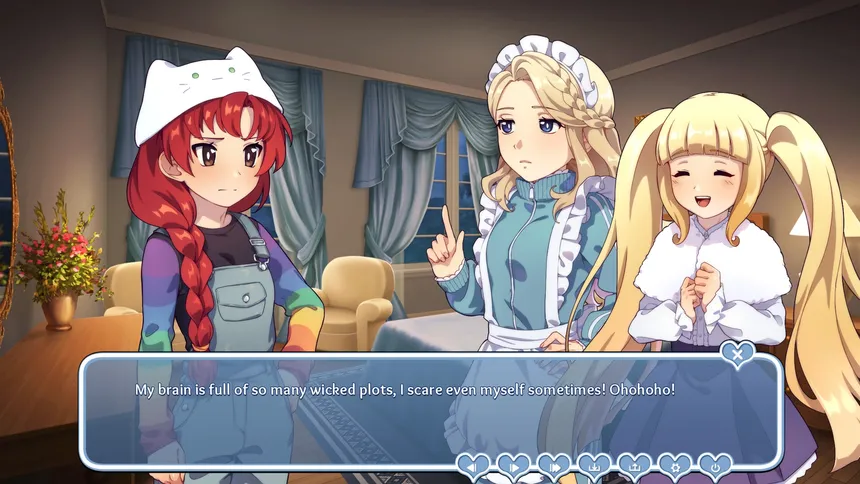Save the game with the down-arrow heart
This screenshot has height=484, width=860.
[x=594, y=466]
